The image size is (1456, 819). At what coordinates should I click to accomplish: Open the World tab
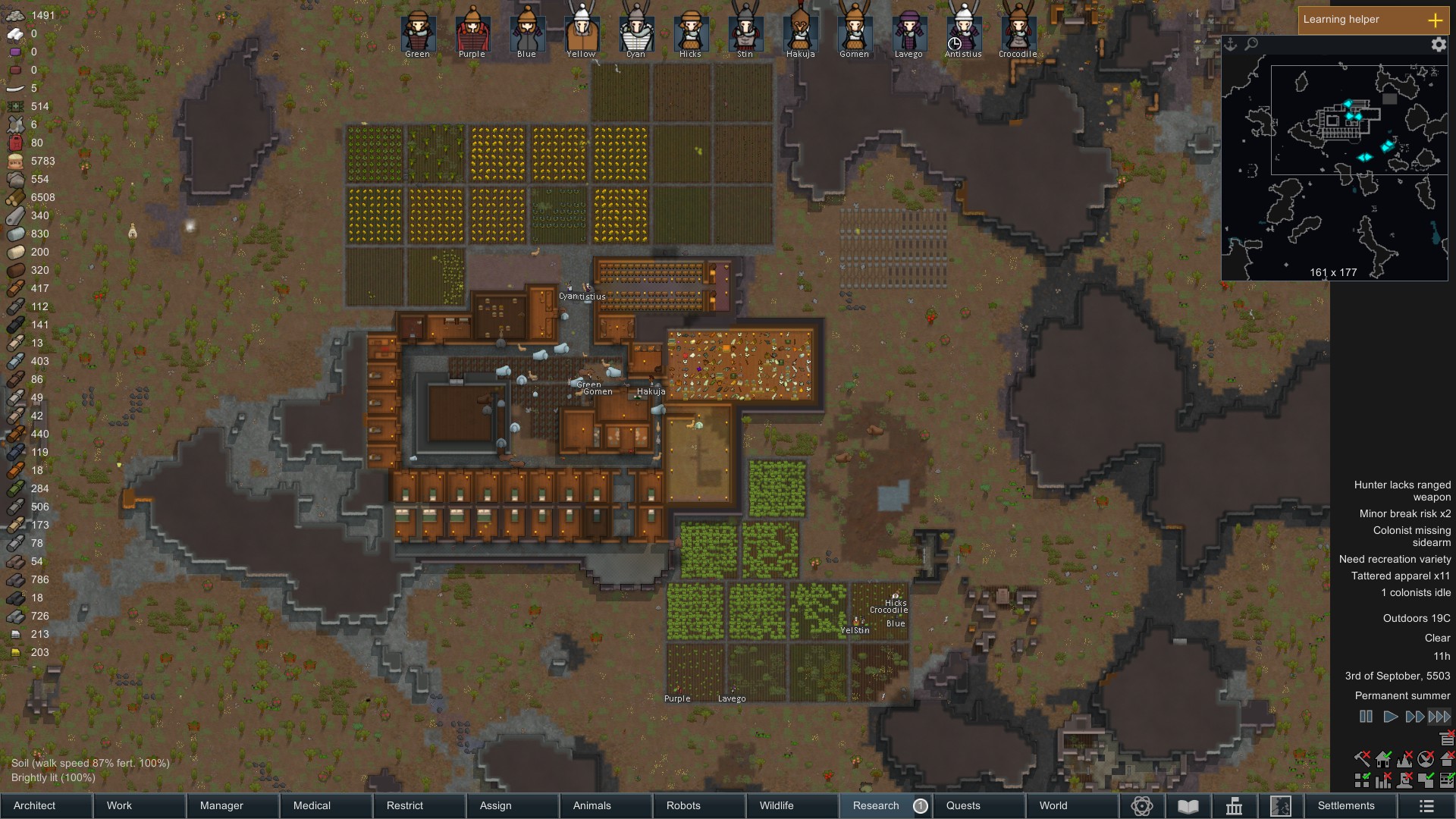click(1053, 805)
